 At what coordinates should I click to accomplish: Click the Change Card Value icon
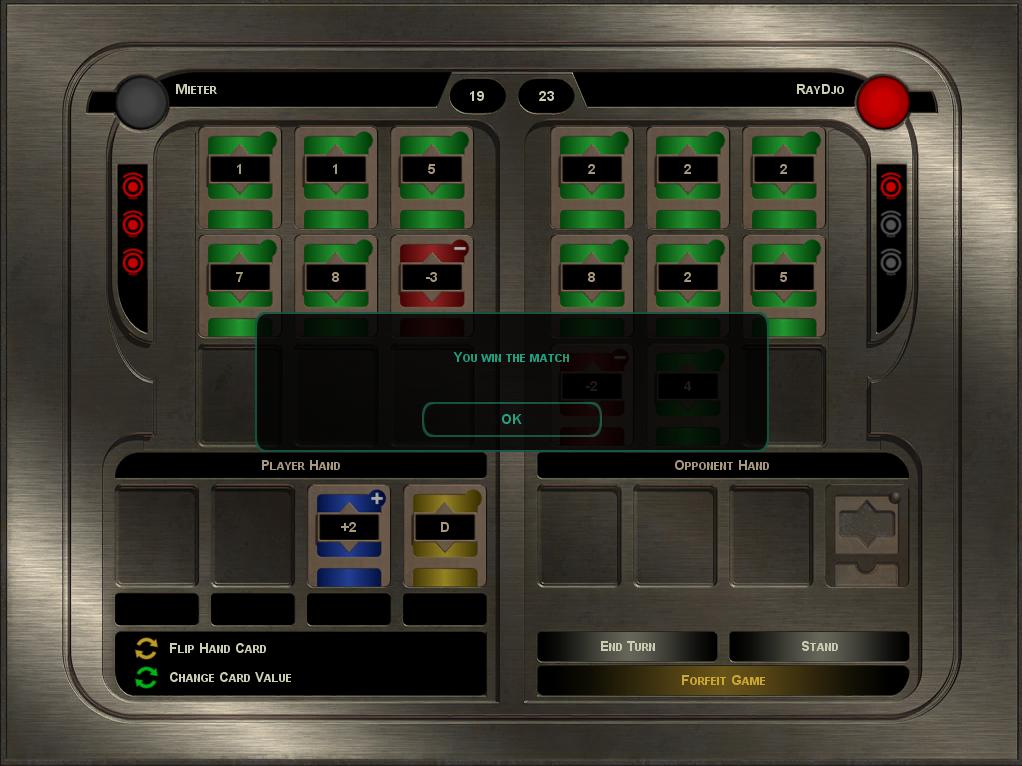(x=147, y=677)
